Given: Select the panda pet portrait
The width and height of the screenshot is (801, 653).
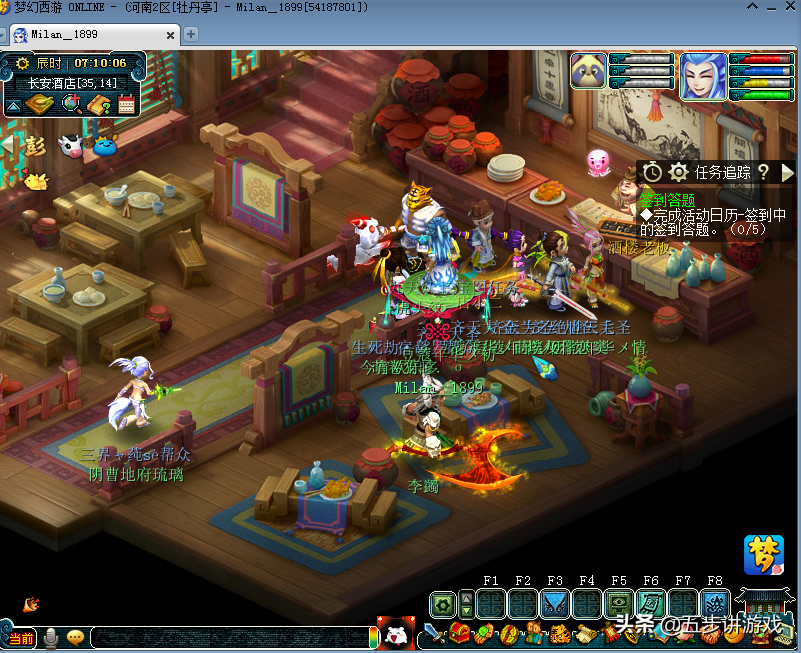Looking at the screenshot, I should (588, 71).
